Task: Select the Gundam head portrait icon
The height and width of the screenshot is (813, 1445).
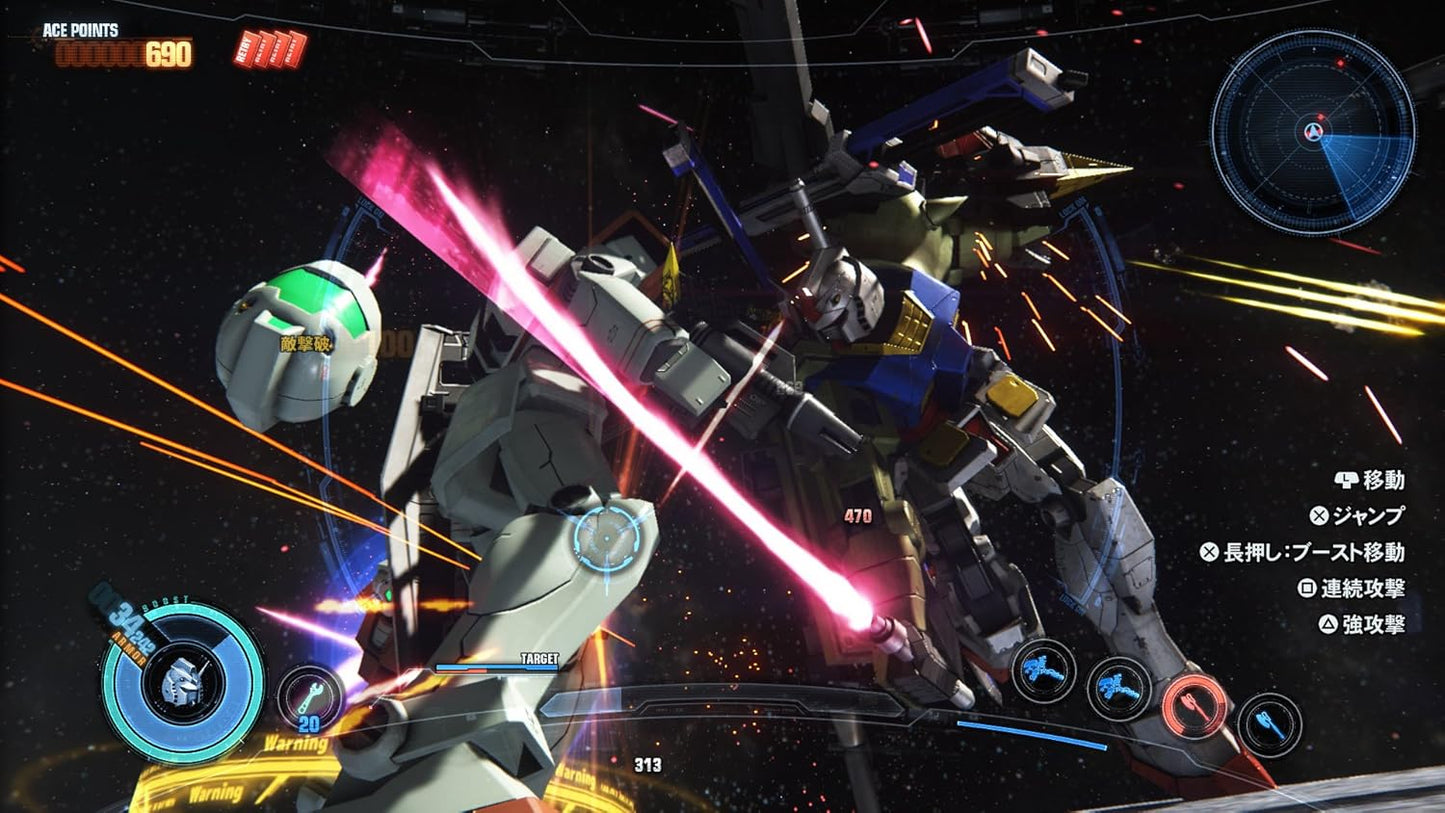Action: [183, 682]
